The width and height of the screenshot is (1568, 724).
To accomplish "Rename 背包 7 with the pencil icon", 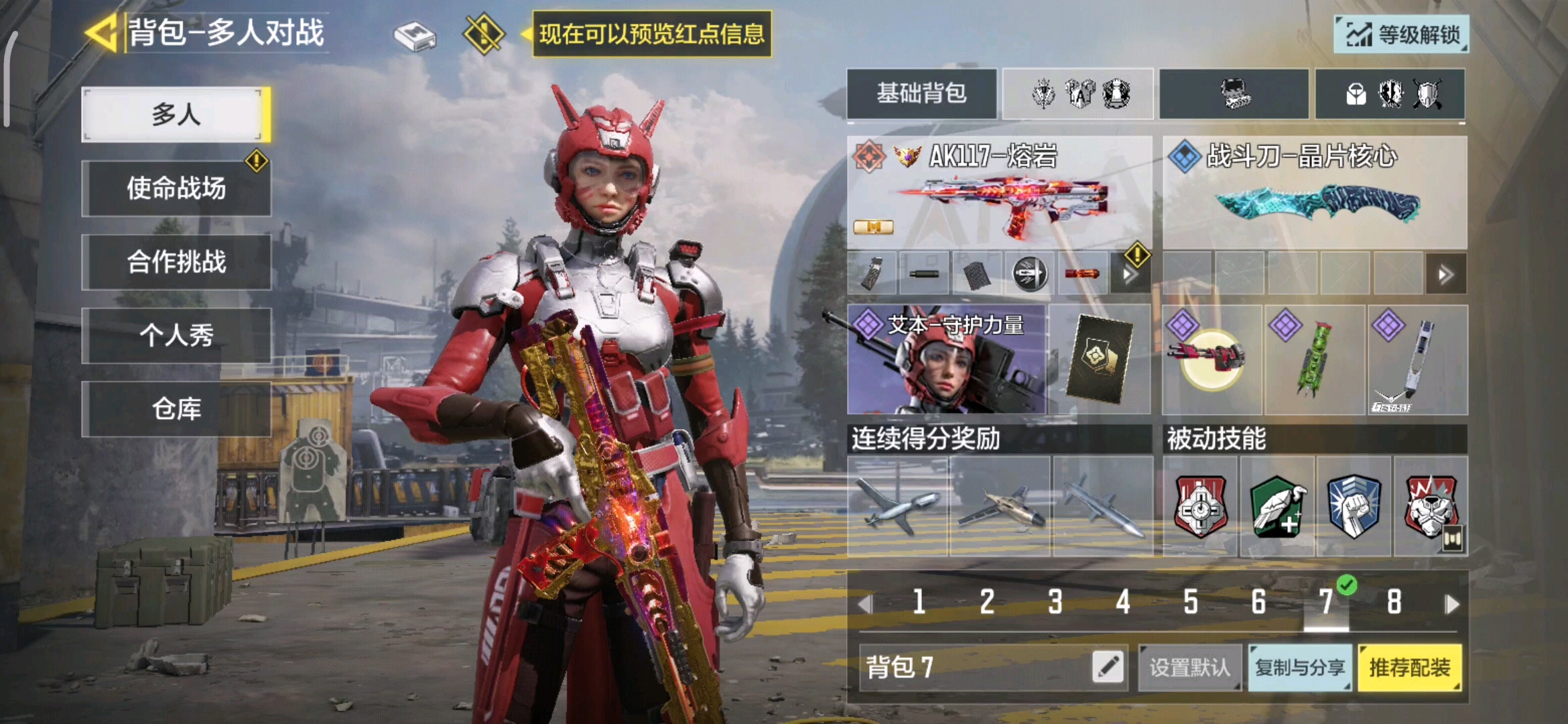I will click(x=1108, y=668).
